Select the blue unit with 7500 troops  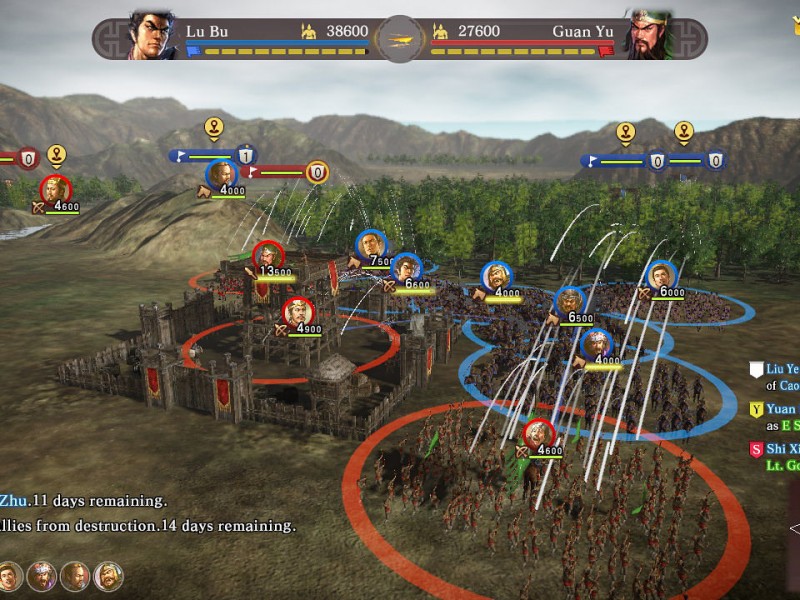(x=371, y=246)
